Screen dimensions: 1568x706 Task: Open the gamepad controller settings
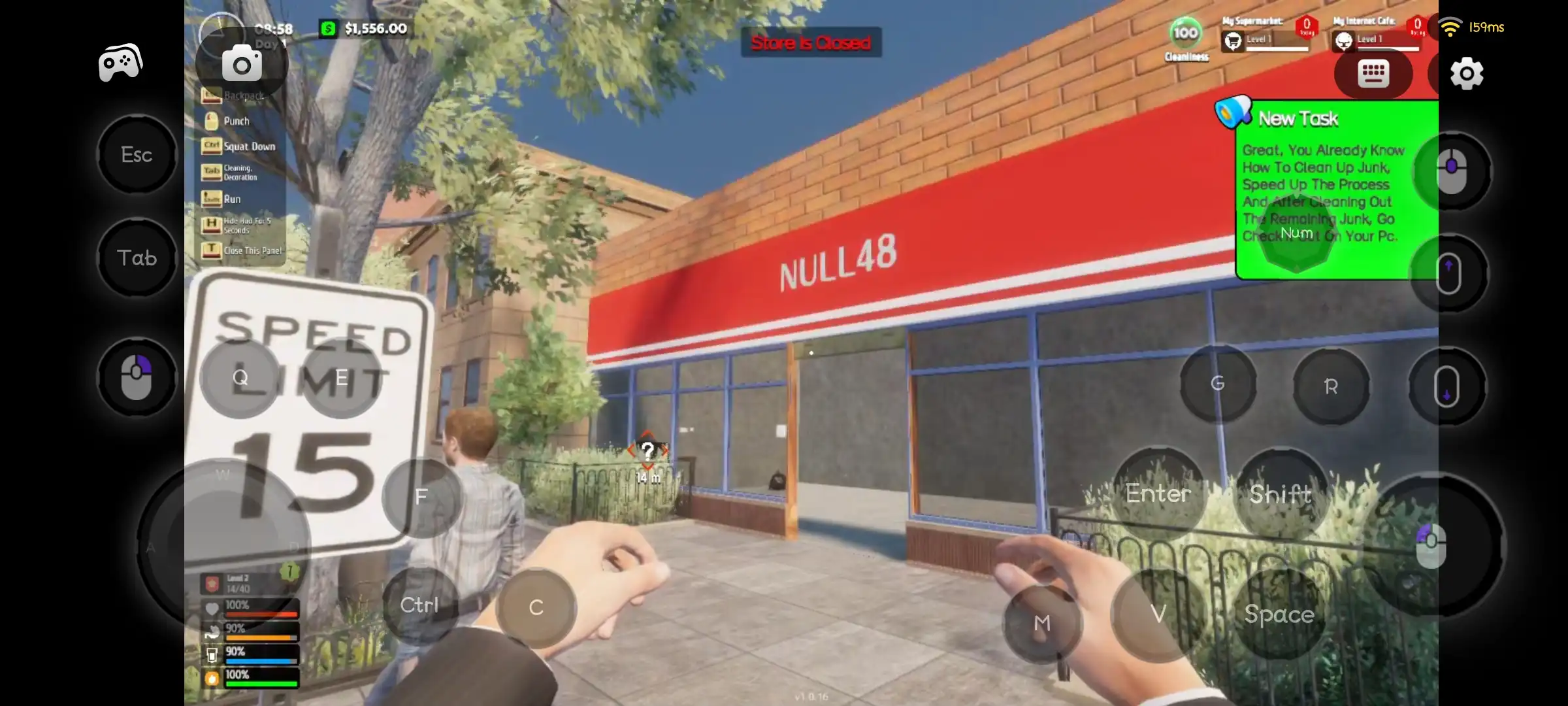[119, 61]
